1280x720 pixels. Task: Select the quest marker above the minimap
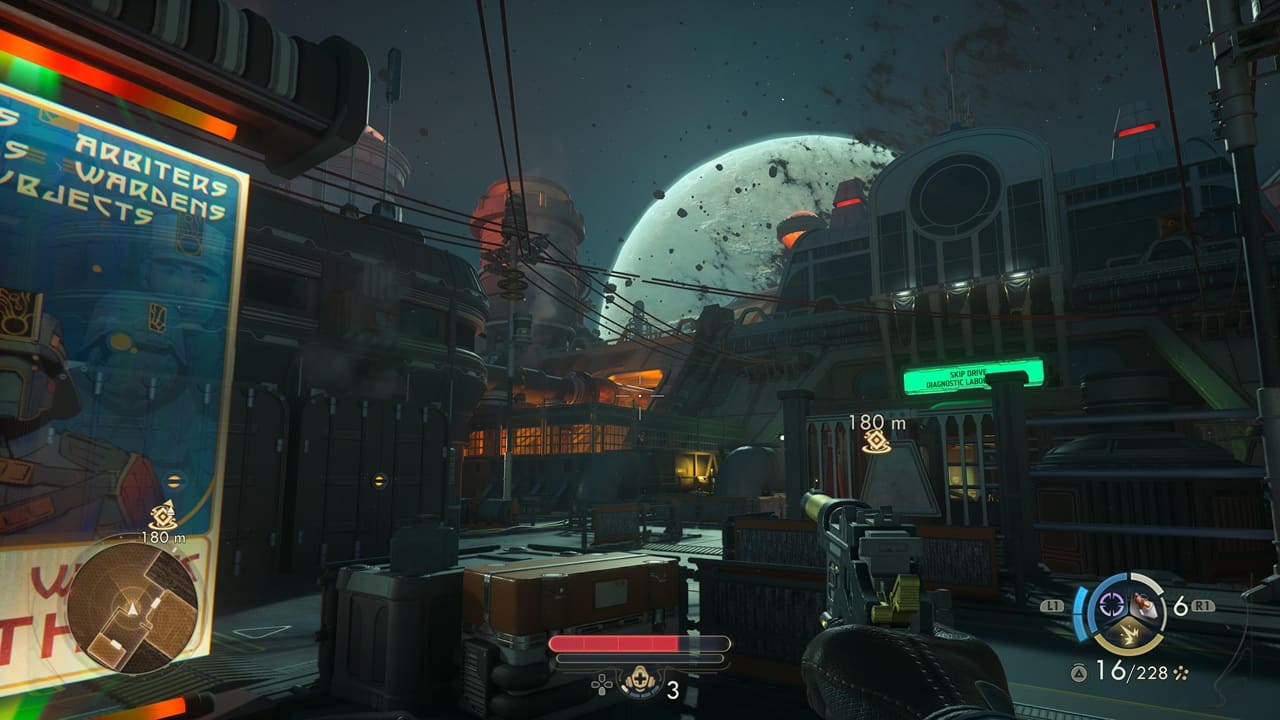[x=161, y=514]
